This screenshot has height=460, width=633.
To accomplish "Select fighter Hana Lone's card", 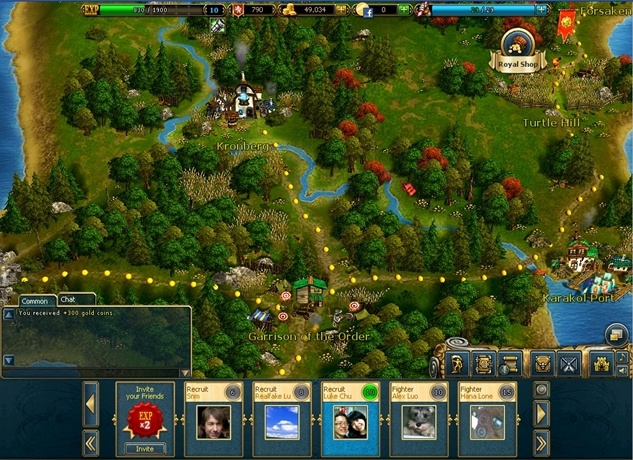I will point(486,419).
